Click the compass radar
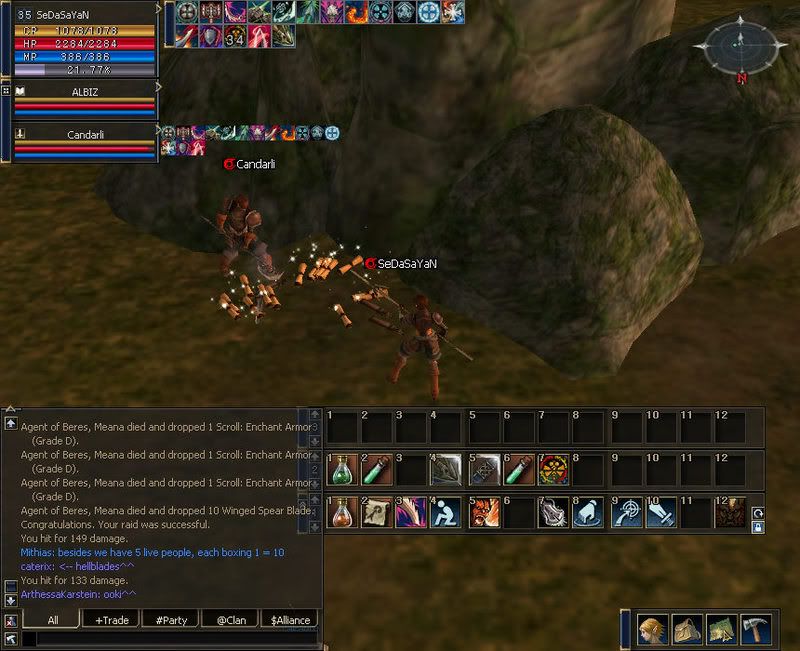 click(x=738, y=45)
